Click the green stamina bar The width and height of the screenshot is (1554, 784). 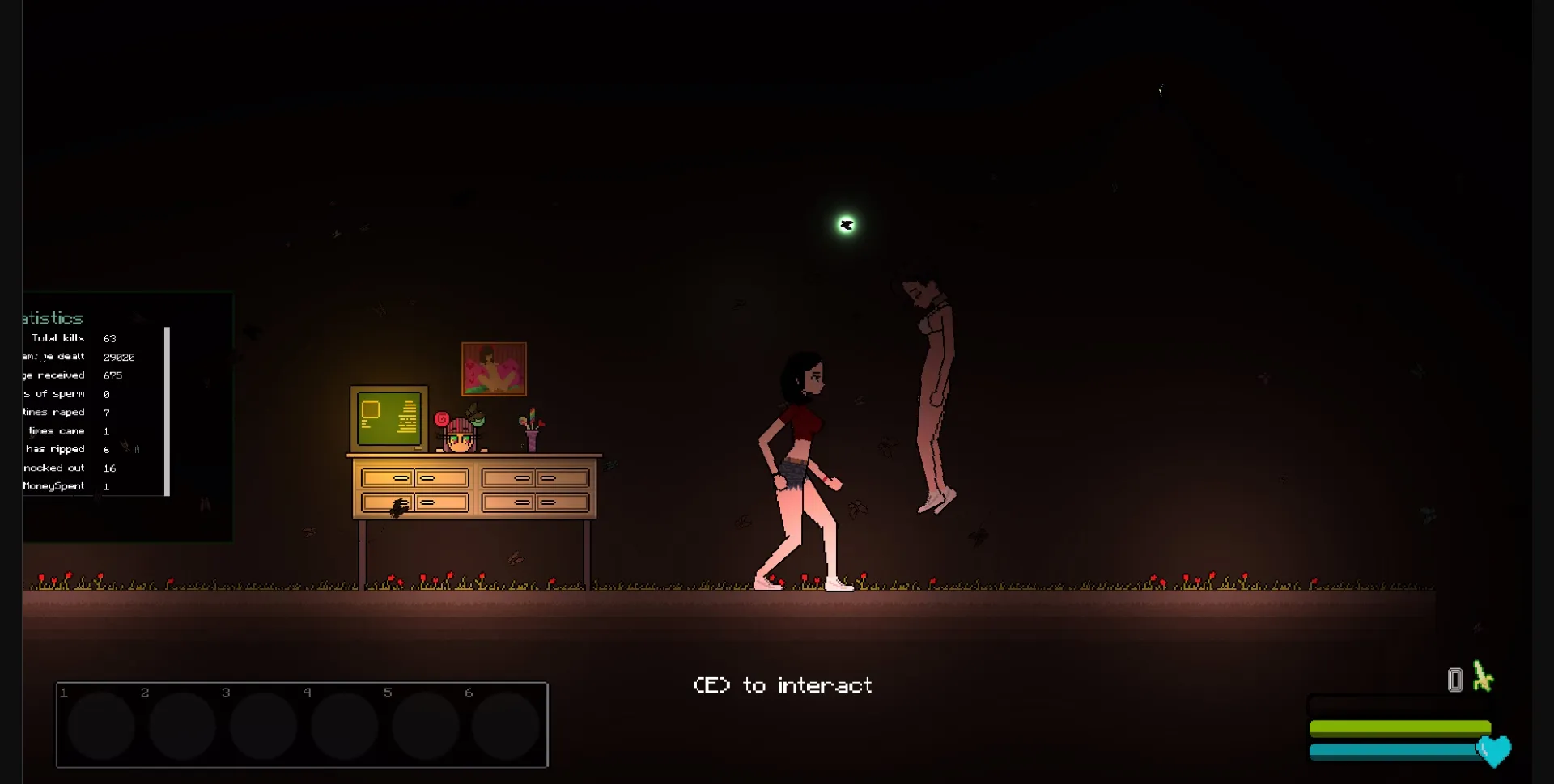[x=1398, y=726]
